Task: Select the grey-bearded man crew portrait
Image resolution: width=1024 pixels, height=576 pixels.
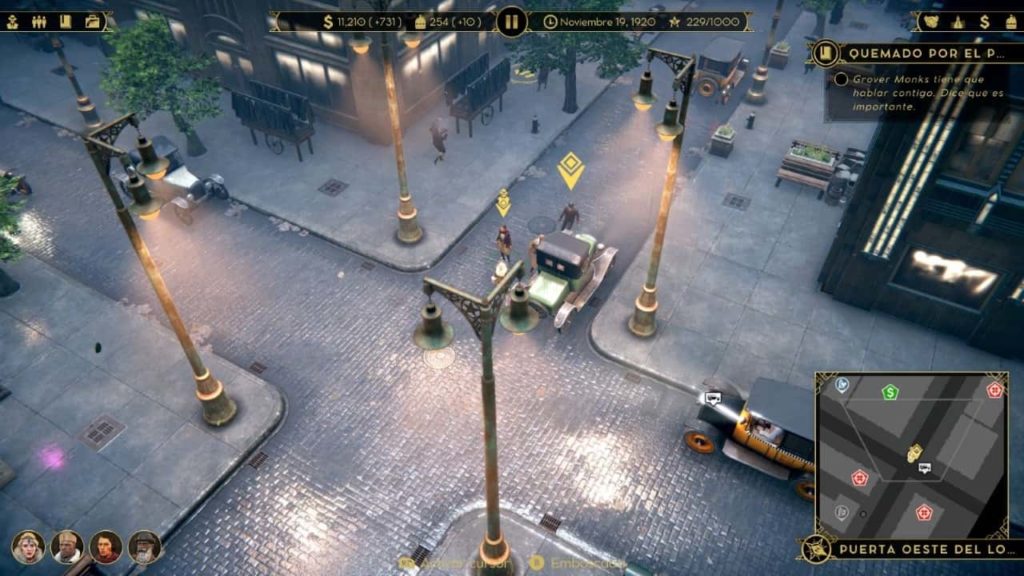Action: pyautogui.click(x=144, y=546)
